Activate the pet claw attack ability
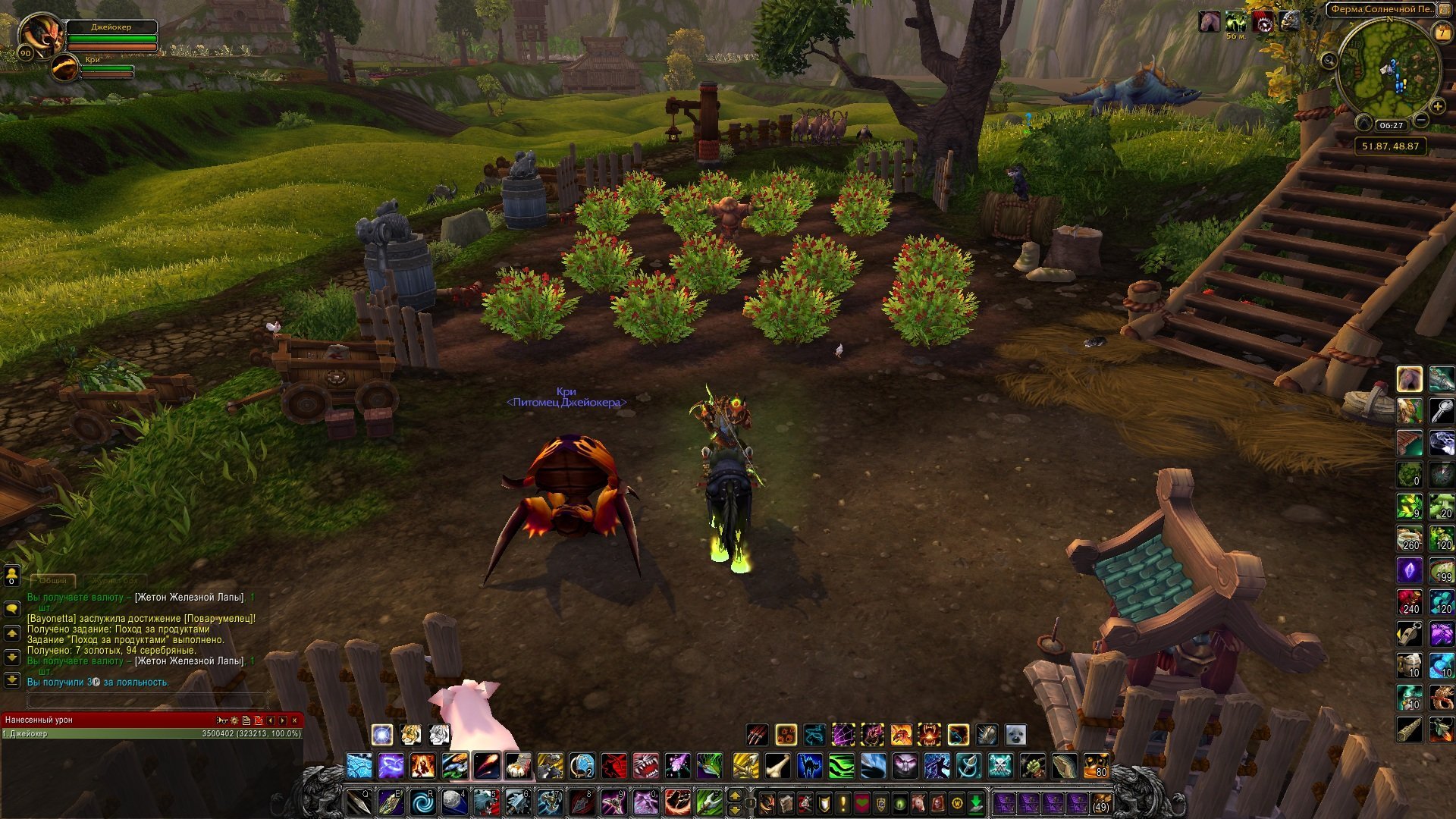Screen dimensions: 1456x819 coord(757,734)
